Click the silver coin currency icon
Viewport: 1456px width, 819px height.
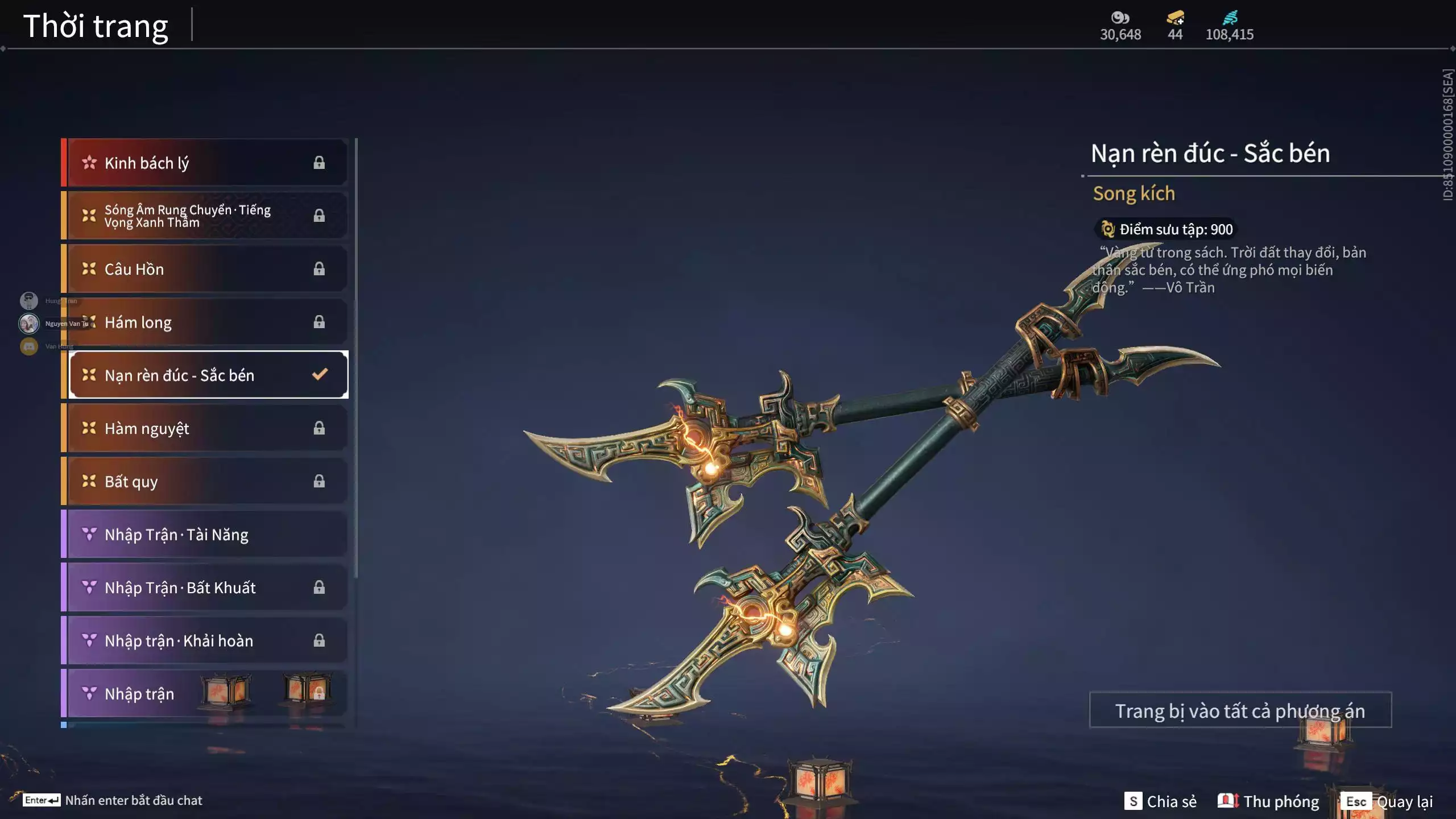click(x=1120, y=18)
